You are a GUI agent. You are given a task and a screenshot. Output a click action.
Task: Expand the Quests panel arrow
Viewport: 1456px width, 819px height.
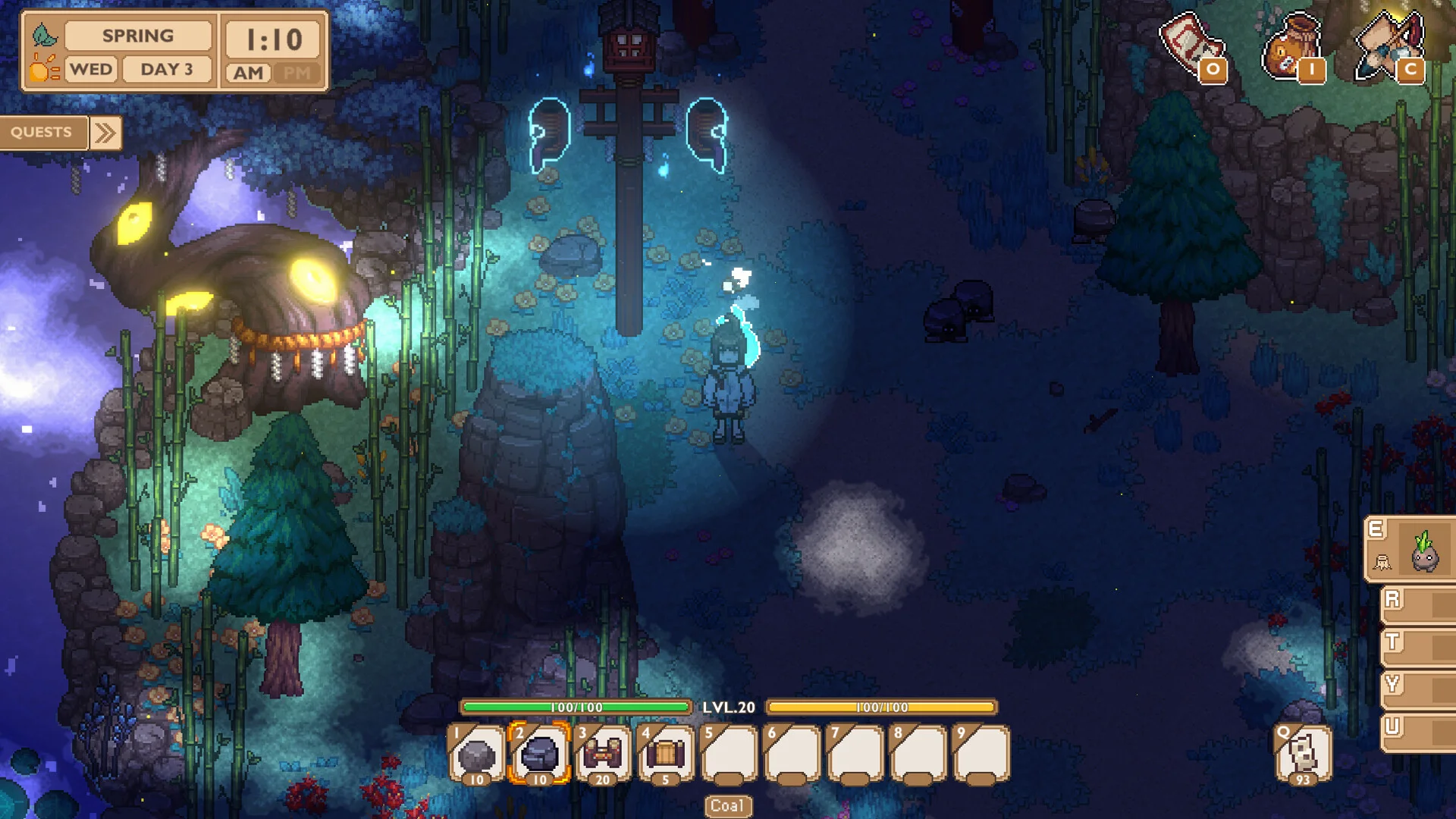point(105,133)
